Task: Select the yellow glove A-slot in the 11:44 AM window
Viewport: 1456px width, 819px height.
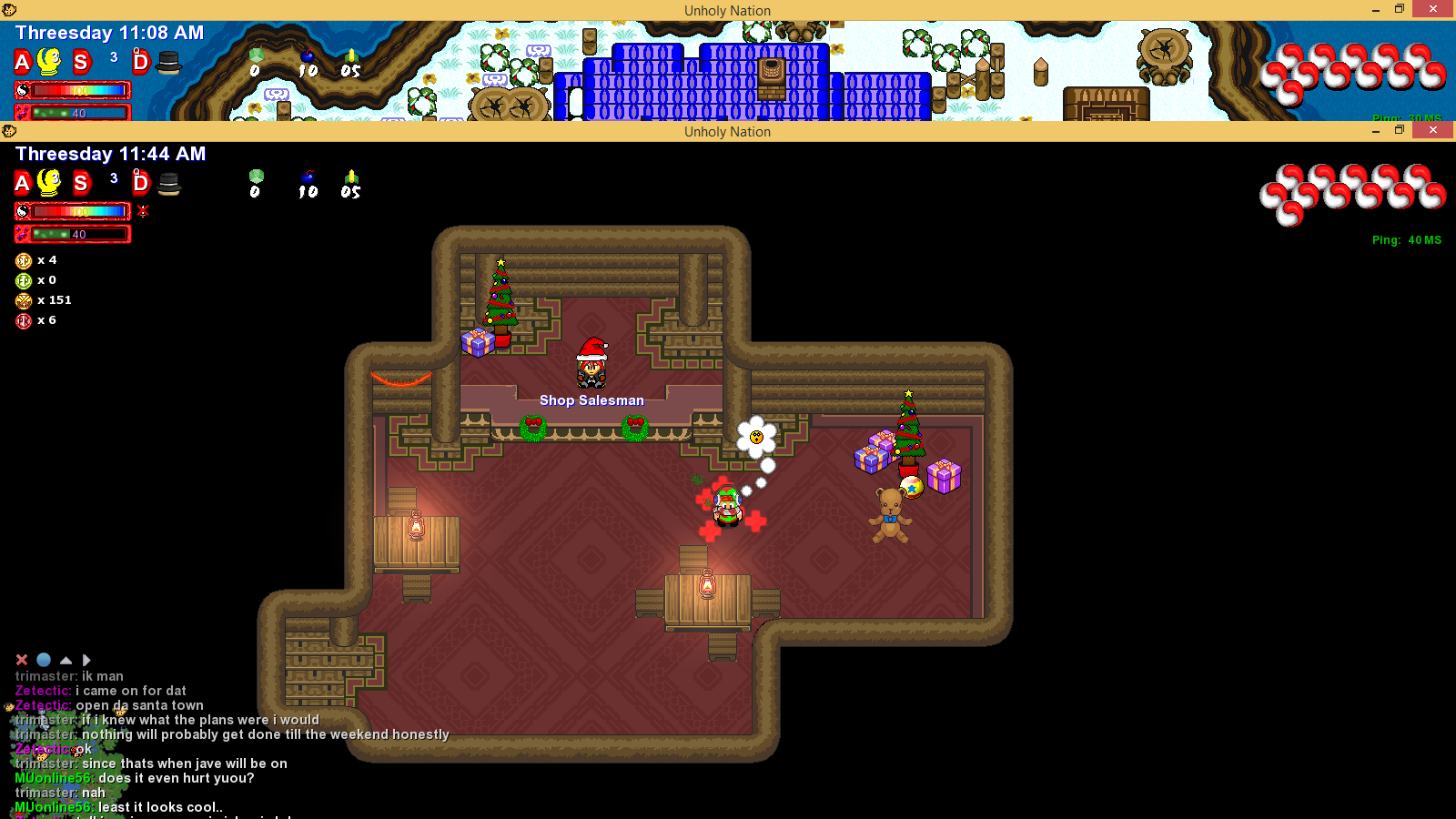Action: point(48,183)
